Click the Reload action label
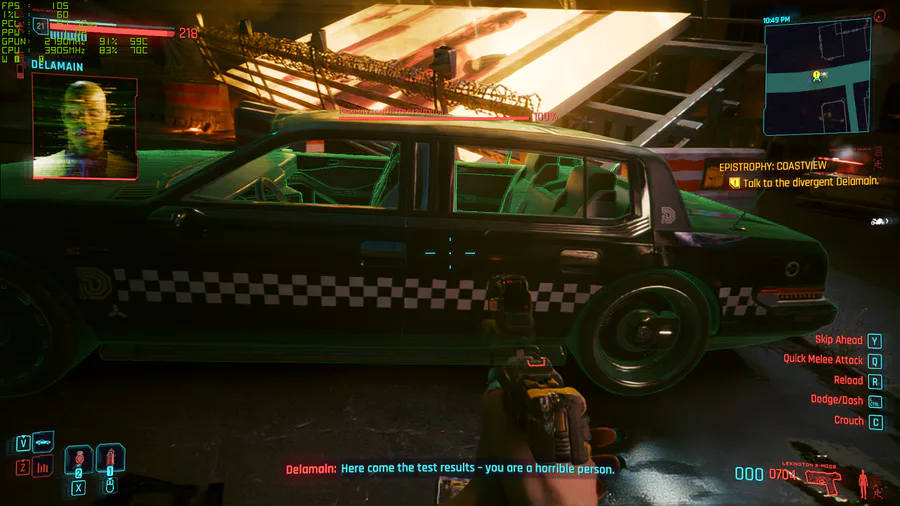Image resolution: width=900 pixels, height=506 pixels. point(848,381)
